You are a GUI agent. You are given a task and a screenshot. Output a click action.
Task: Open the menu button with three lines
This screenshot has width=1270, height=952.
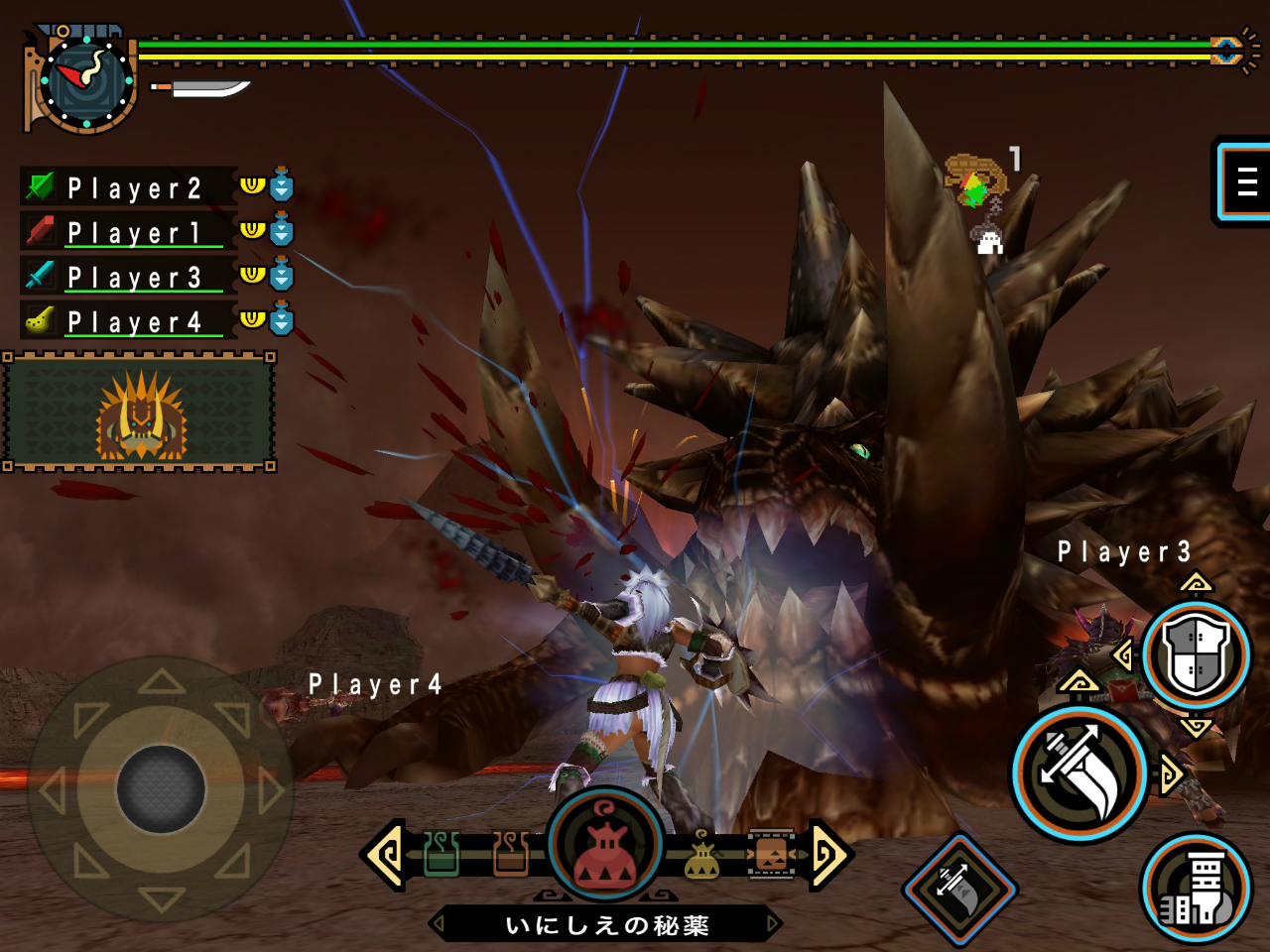click(1245, 181)
